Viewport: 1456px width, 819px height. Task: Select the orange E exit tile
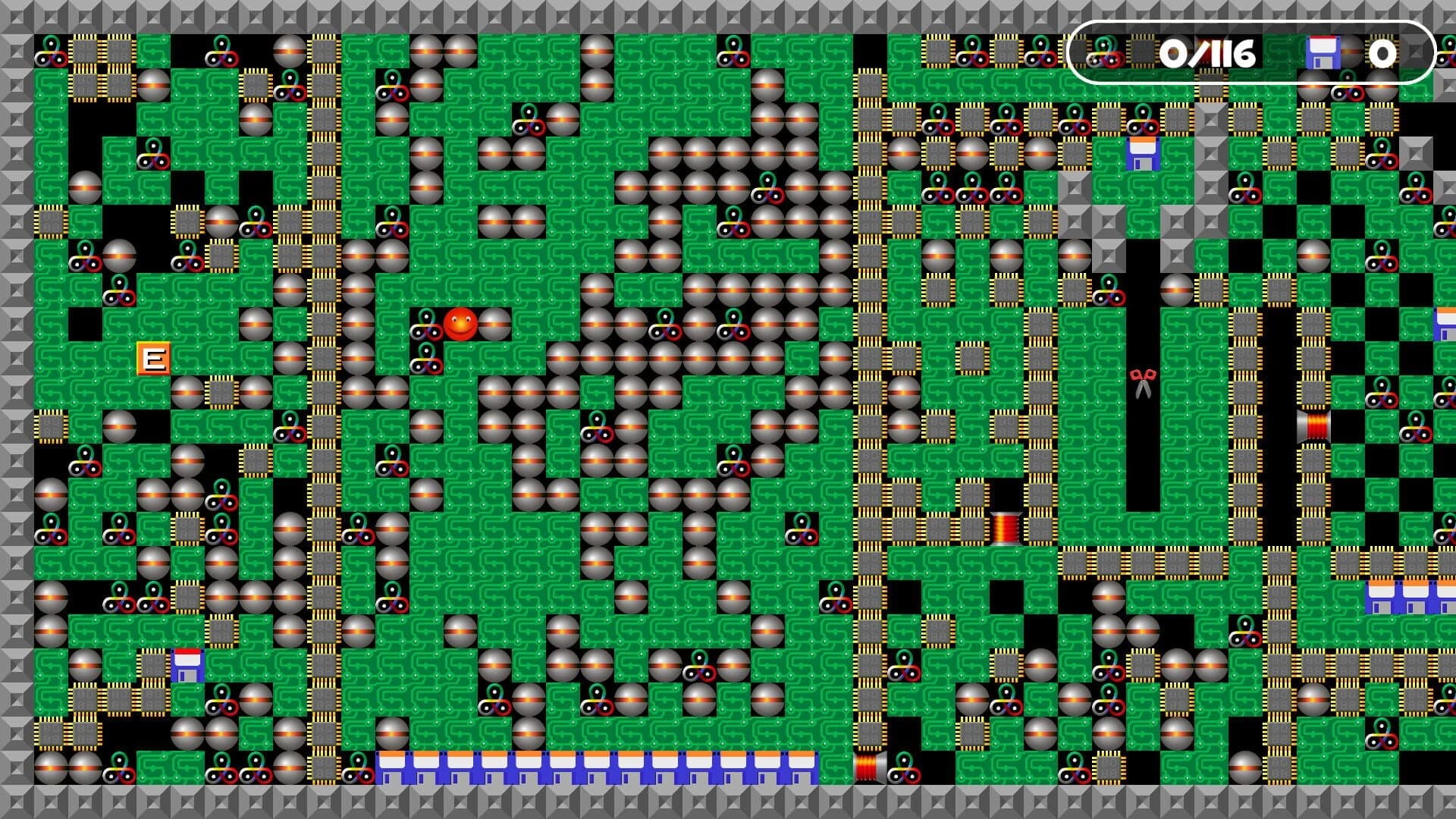155,356
